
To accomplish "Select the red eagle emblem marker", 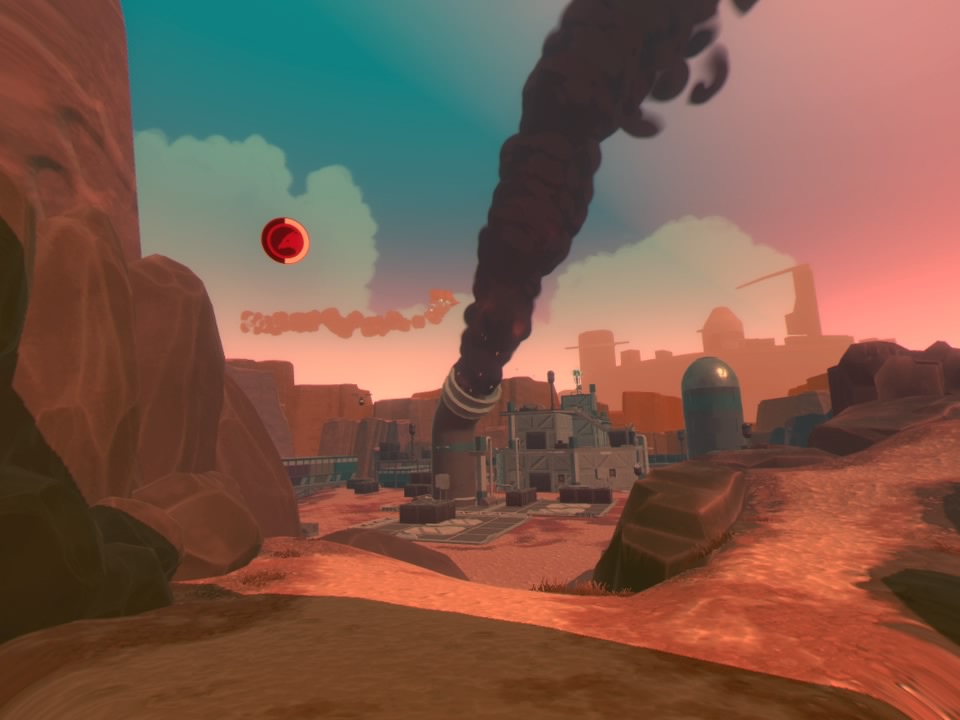I will pyautogui.click(x=285, y=241).
